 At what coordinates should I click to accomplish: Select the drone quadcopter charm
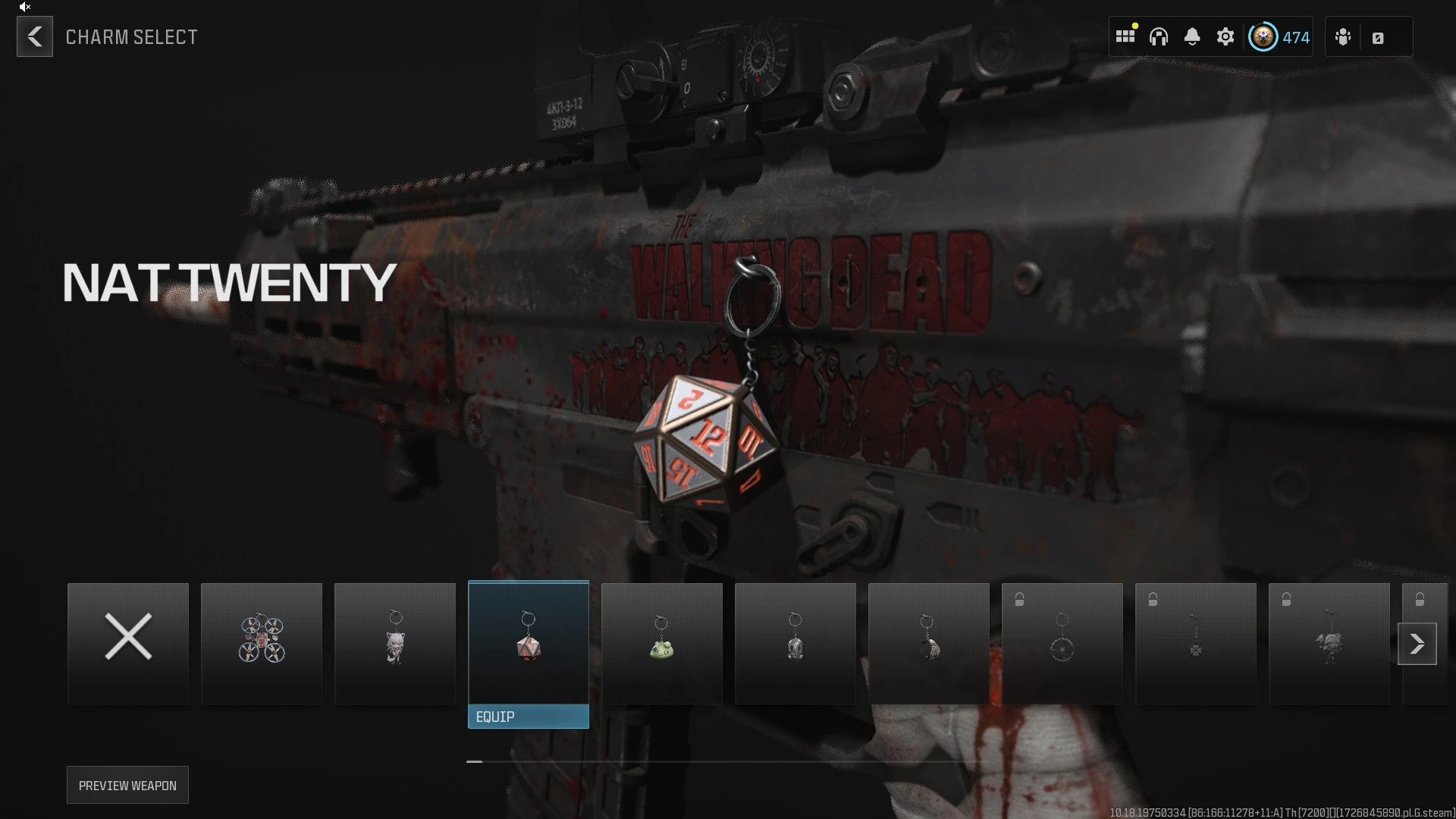[x=262, y=643]
